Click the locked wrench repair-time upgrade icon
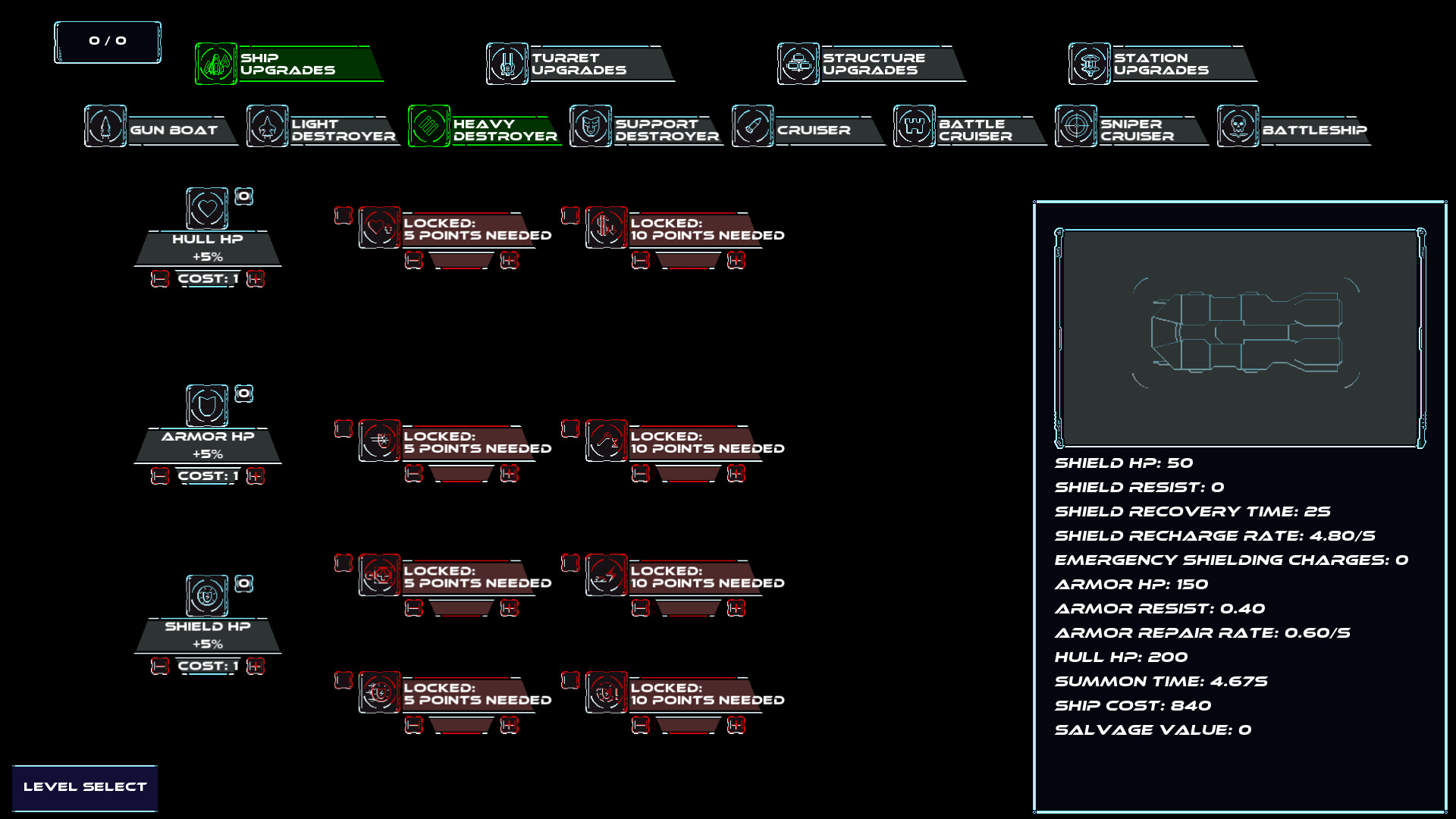The width and height of the screenshot is (1456, 819). [607, 441]
